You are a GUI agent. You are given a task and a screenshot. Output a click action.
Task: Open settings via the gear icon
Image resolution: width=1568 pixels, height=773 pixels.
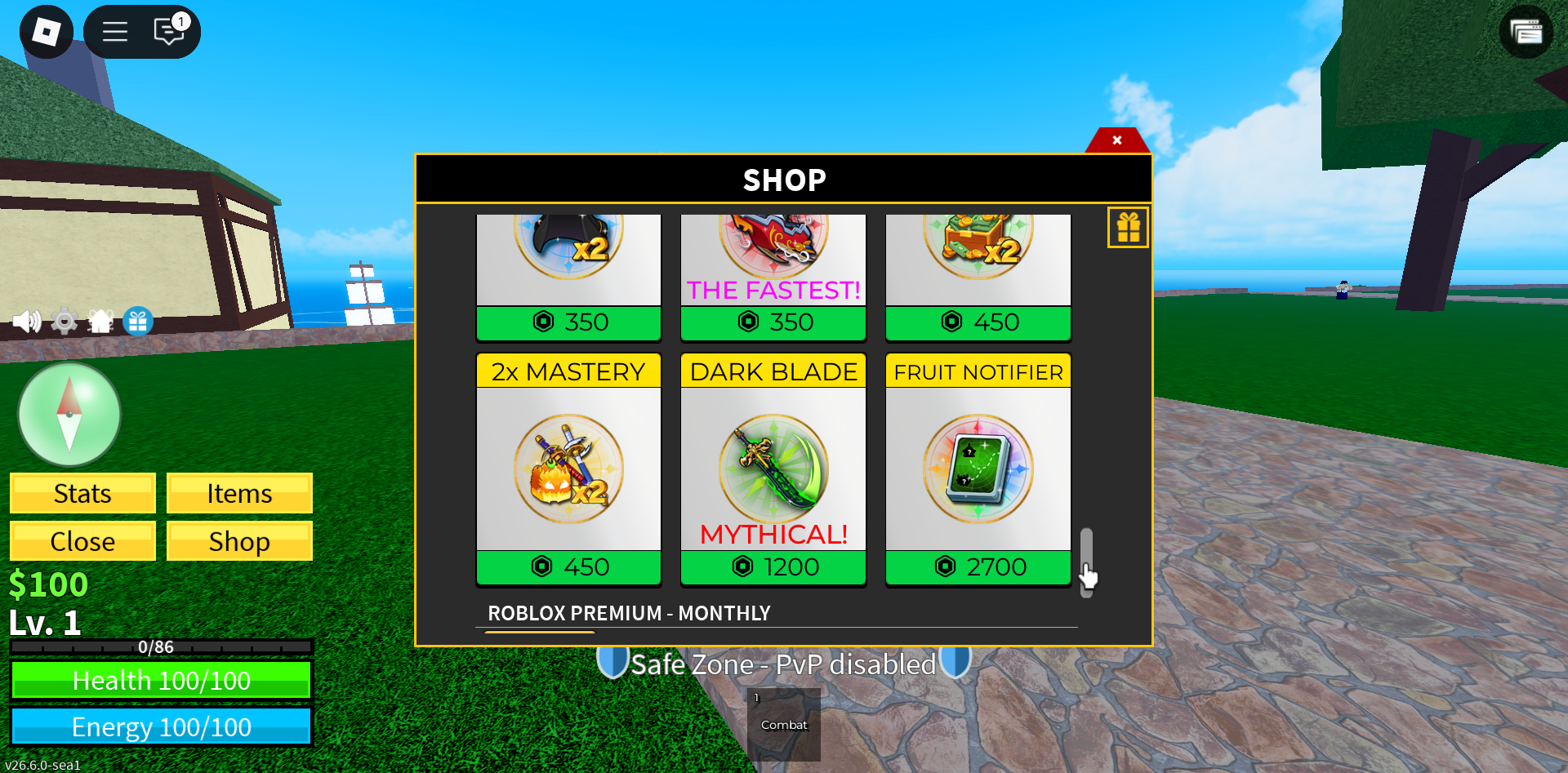click(x=64, y=321)
